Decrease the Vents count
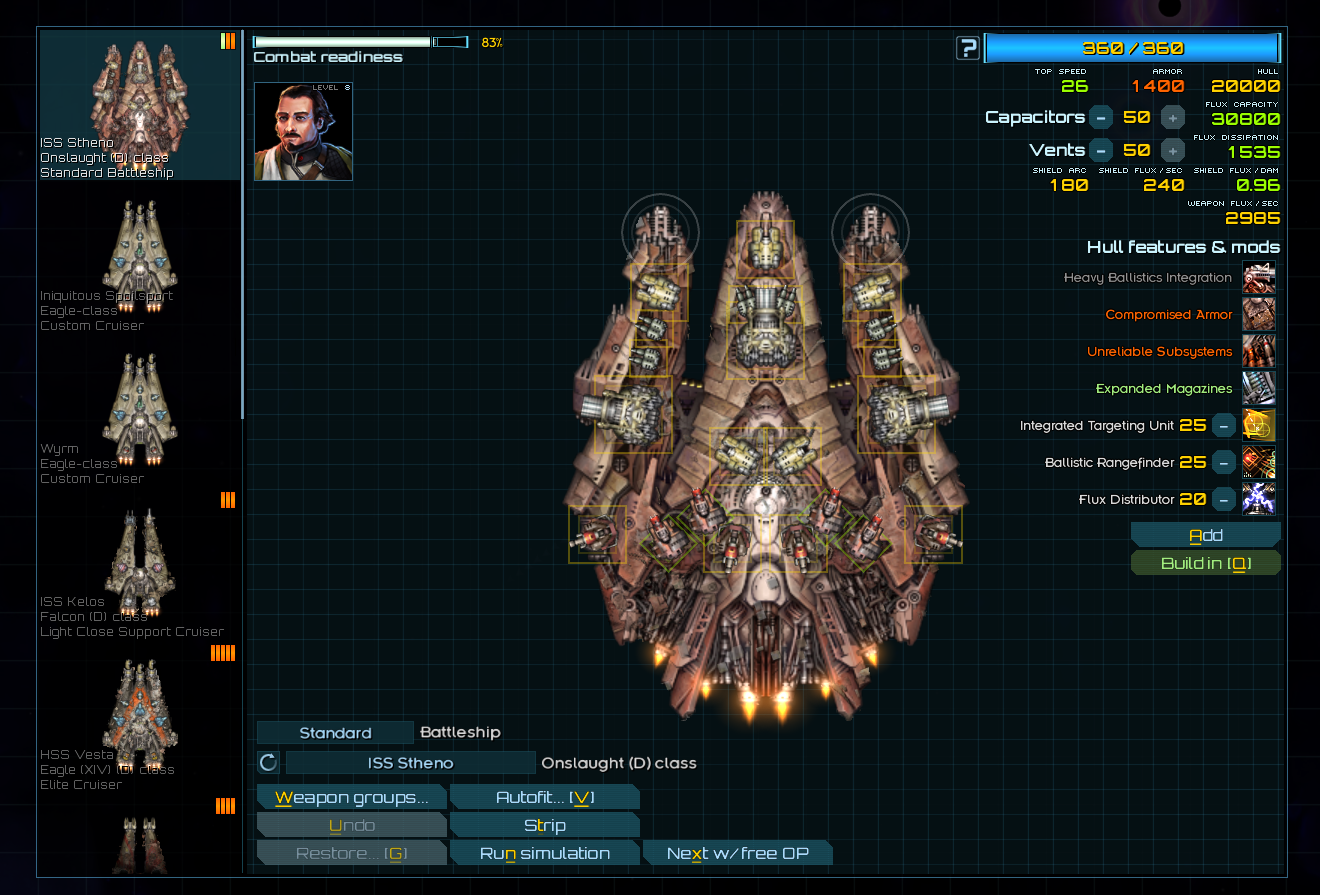 point(1100,150)
